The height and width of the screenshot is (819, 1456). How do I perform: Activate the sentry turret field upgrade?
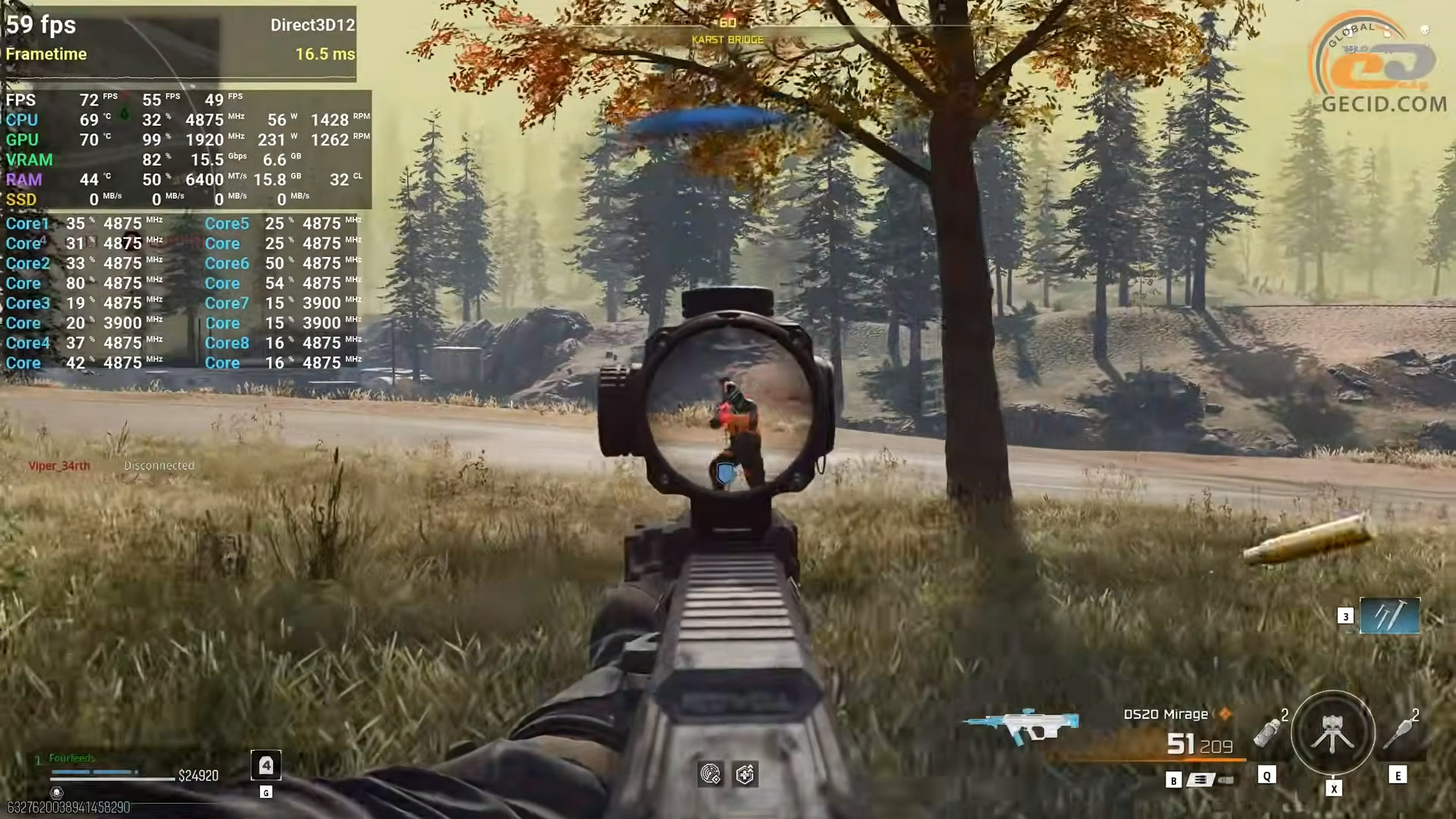point(1332,733)
